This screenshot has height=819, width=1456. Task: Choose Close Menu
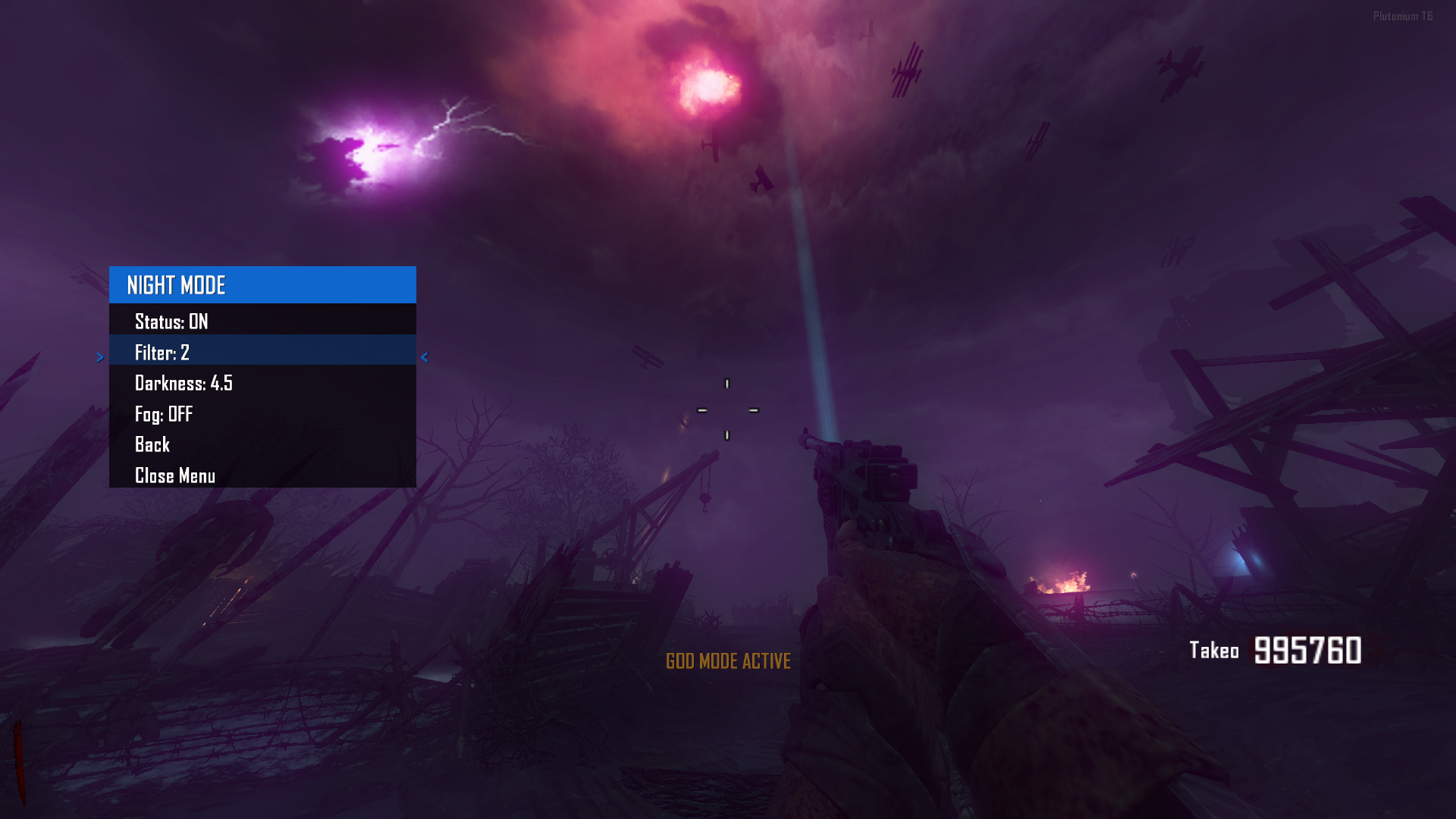pos(175,475)
